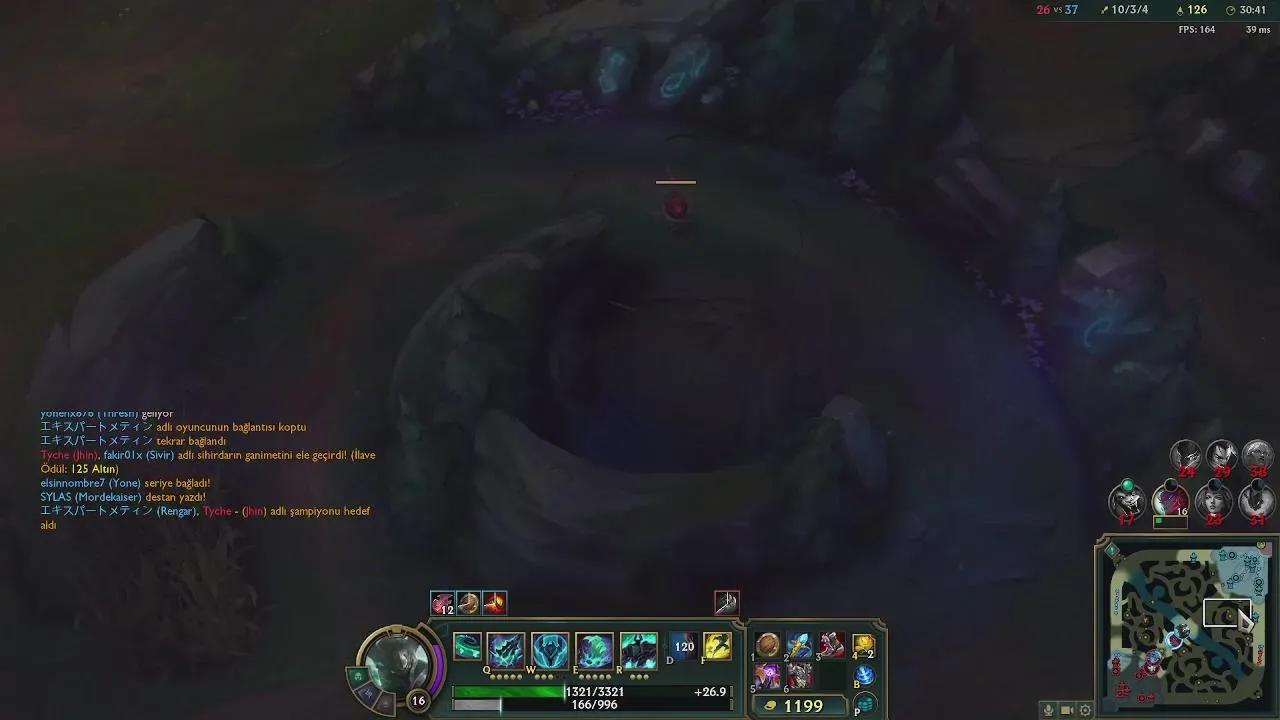Open settings via the gear icon near minimap

pyautogui.click(x=1086, y=710)
